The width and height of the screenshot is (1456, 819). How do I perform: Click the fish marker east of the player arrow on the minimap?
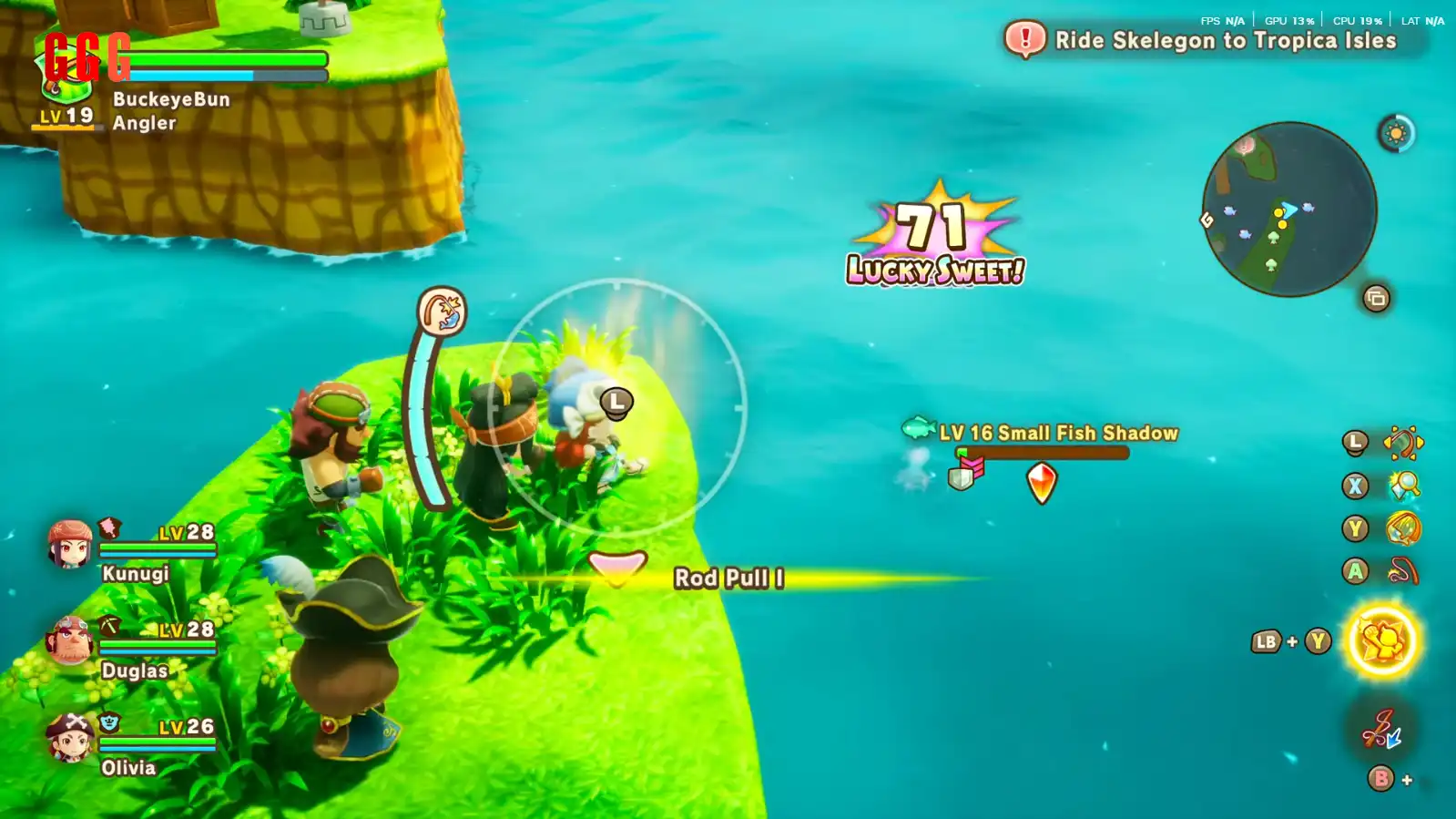(1308, 208)
